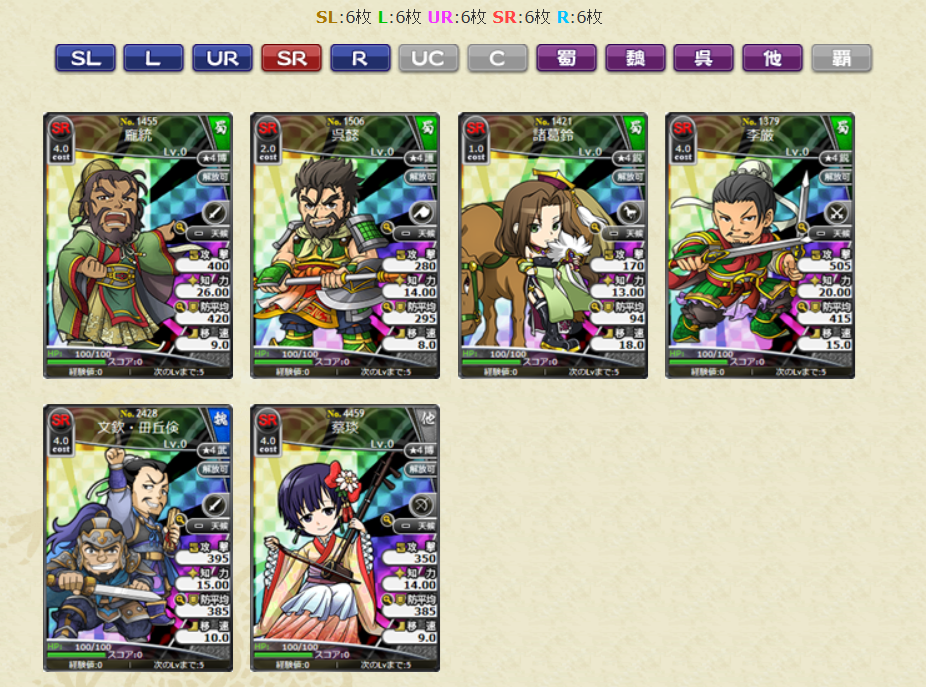Click the grey 覇 filter button

point(841,58)
